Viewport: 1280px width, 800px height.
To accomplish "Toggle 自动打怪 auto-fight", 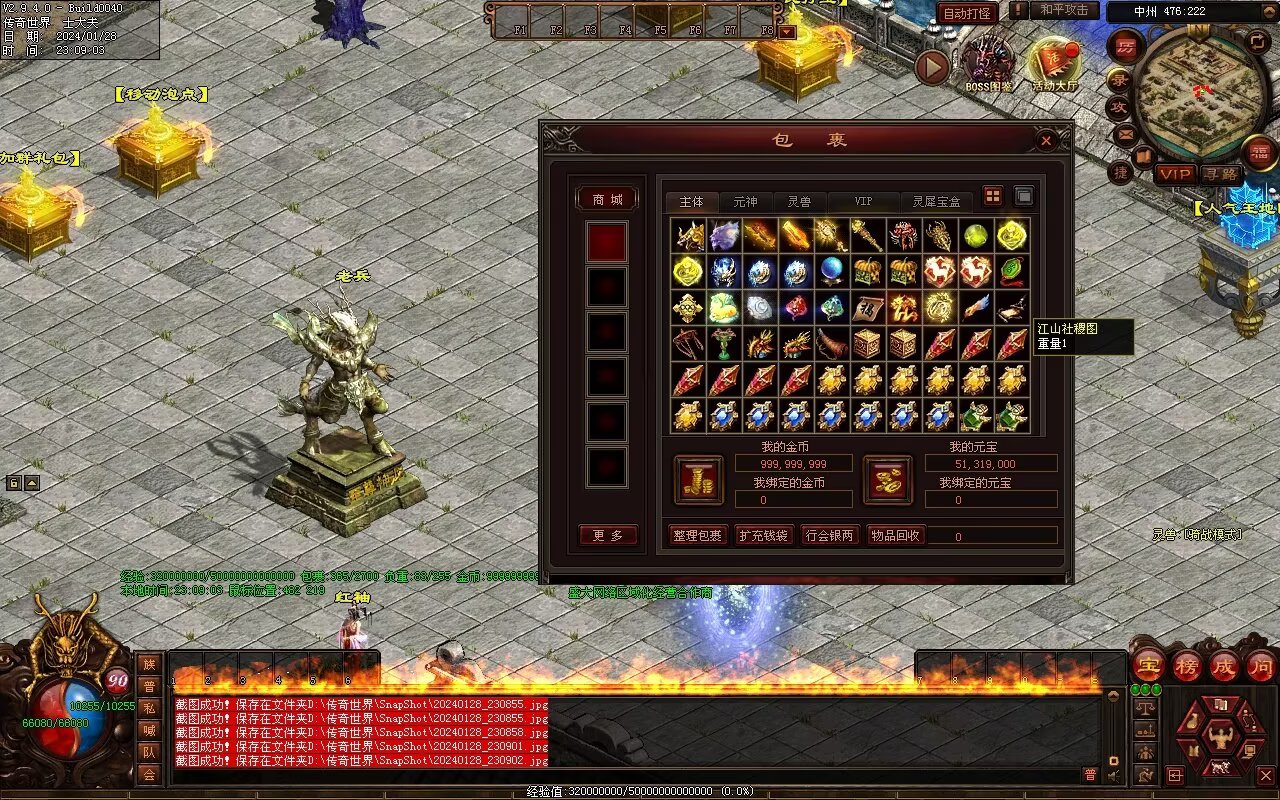I will tap(967, 13).
